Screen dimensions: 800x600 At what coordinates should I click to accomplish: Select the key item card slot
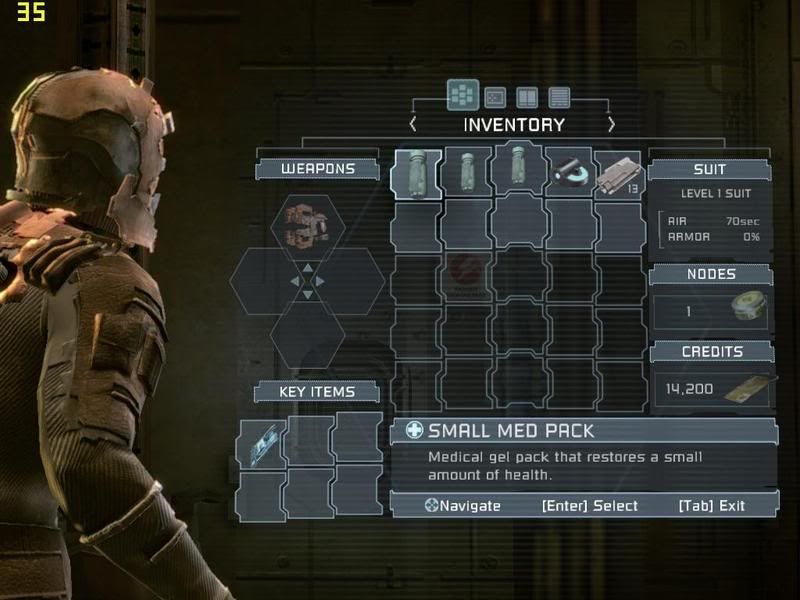coord(261,442)
